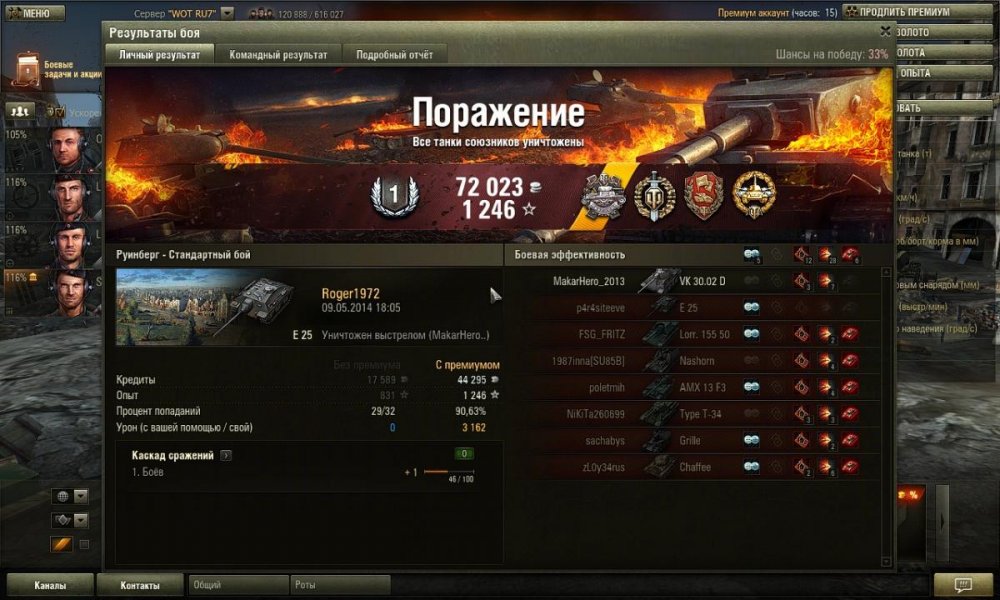
Task: Switch to the Командный результат tab
Action: (x=278, y=54)
